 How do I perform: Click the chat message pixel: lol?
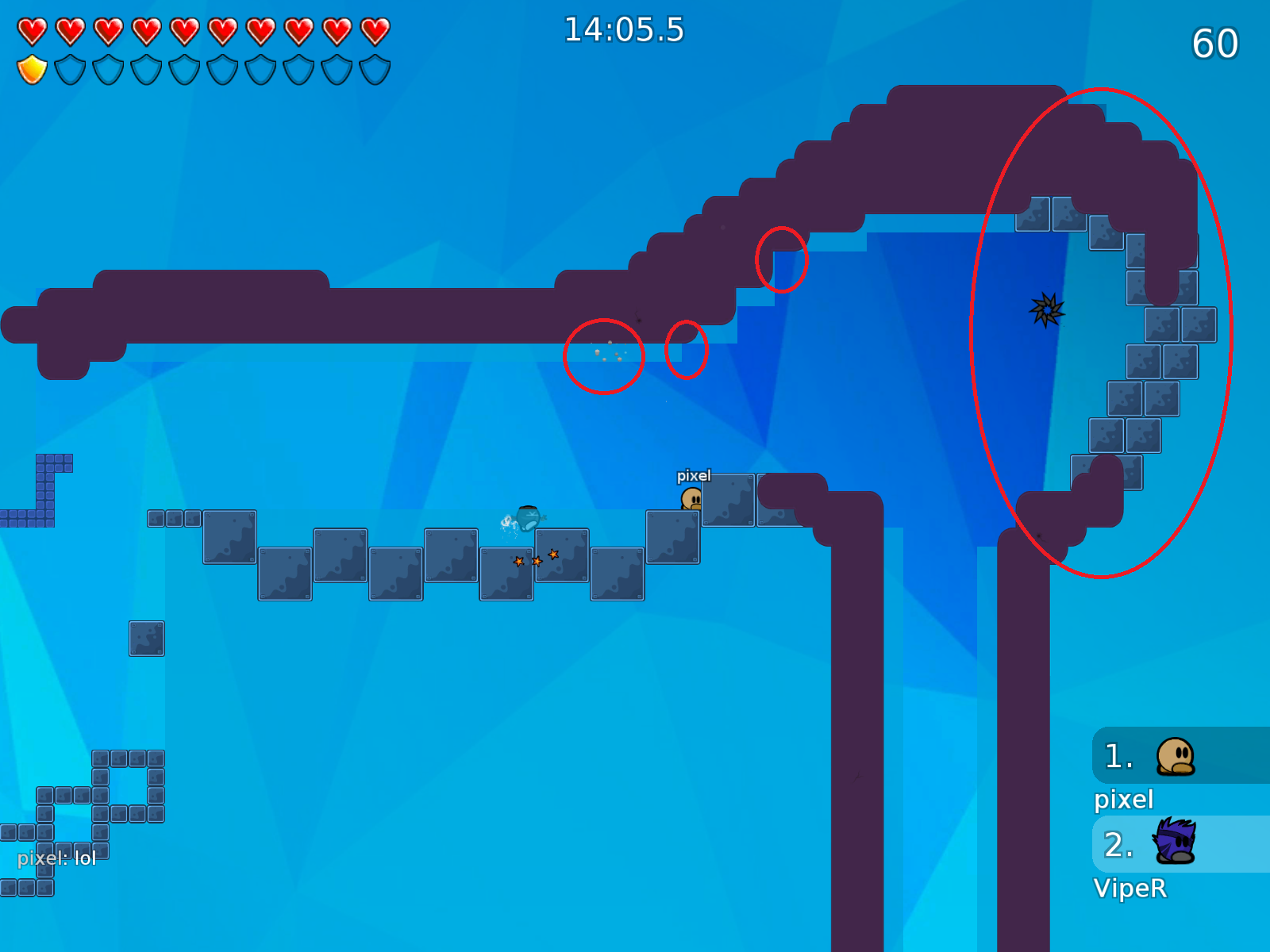(x=56, y=858)
